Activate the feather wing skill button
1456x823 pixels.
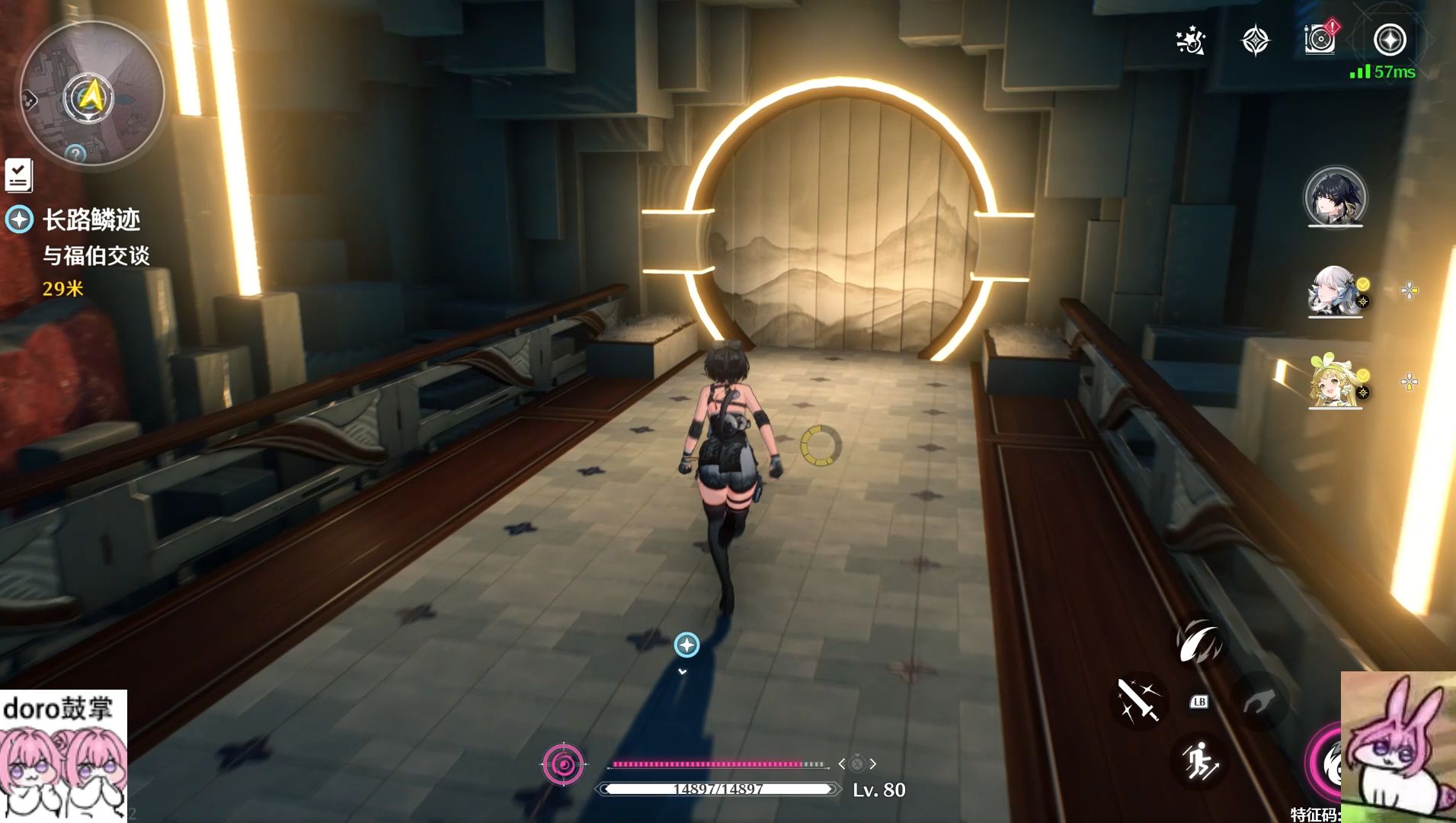pyautogui.click(x=1200, y=642)
